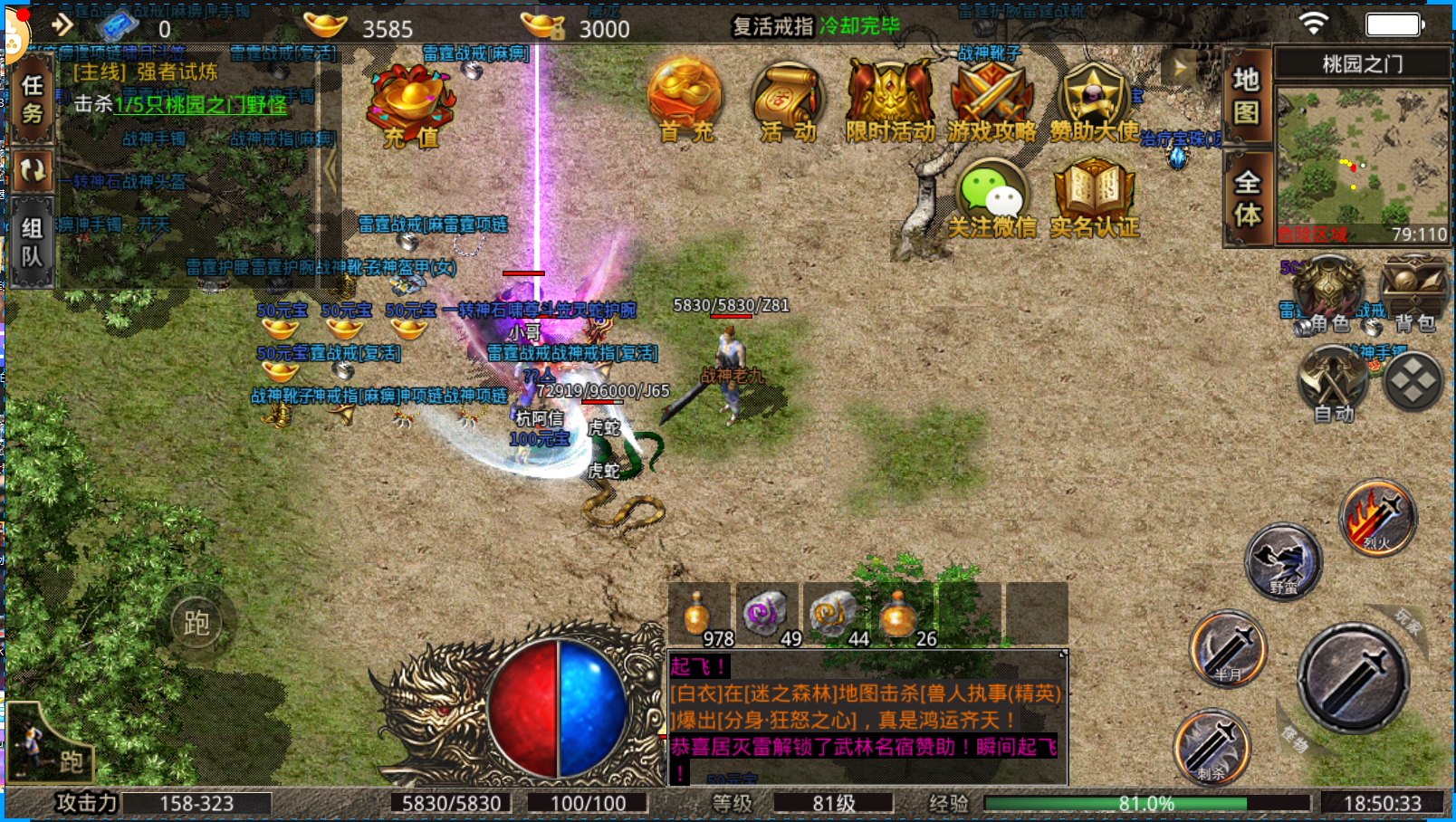Viewport: 1456px width, 822px height.
Task: Activate the 烈火 flame sword skill
Action: click(1377, 518)
